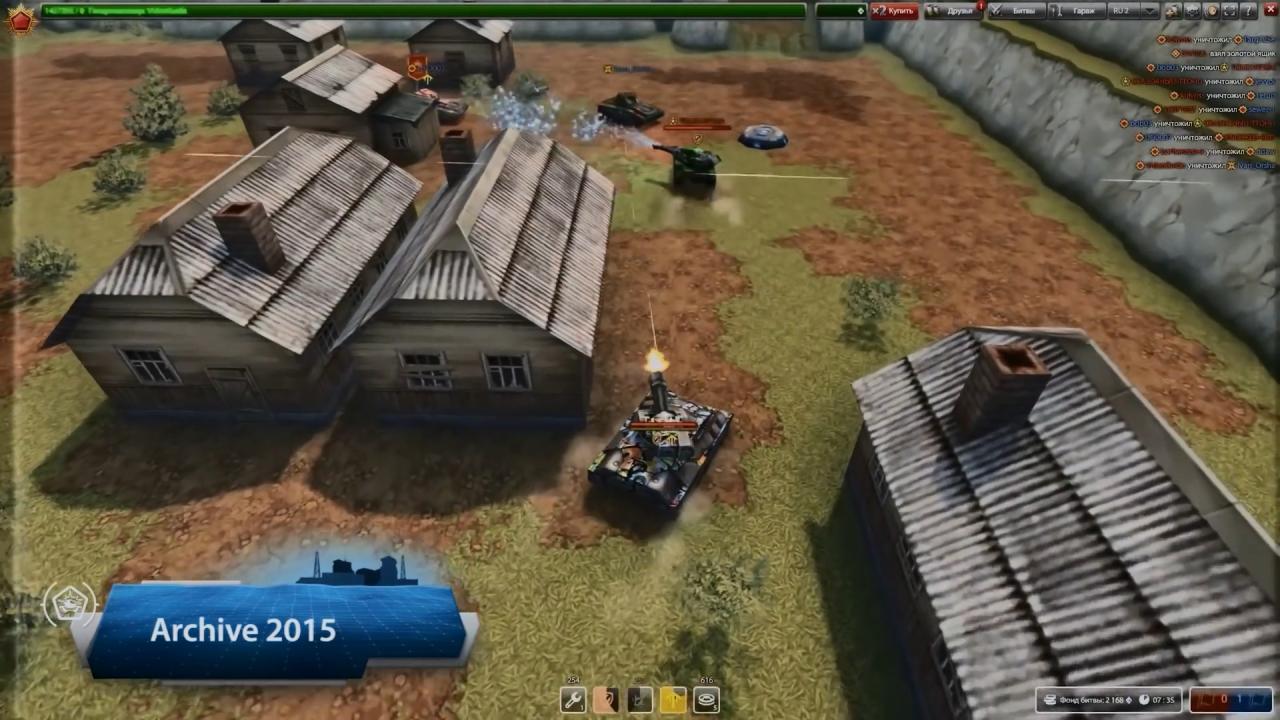The image size is (1280, 720).
Task: Select the repair kit supply
Action: pos(572,700)
